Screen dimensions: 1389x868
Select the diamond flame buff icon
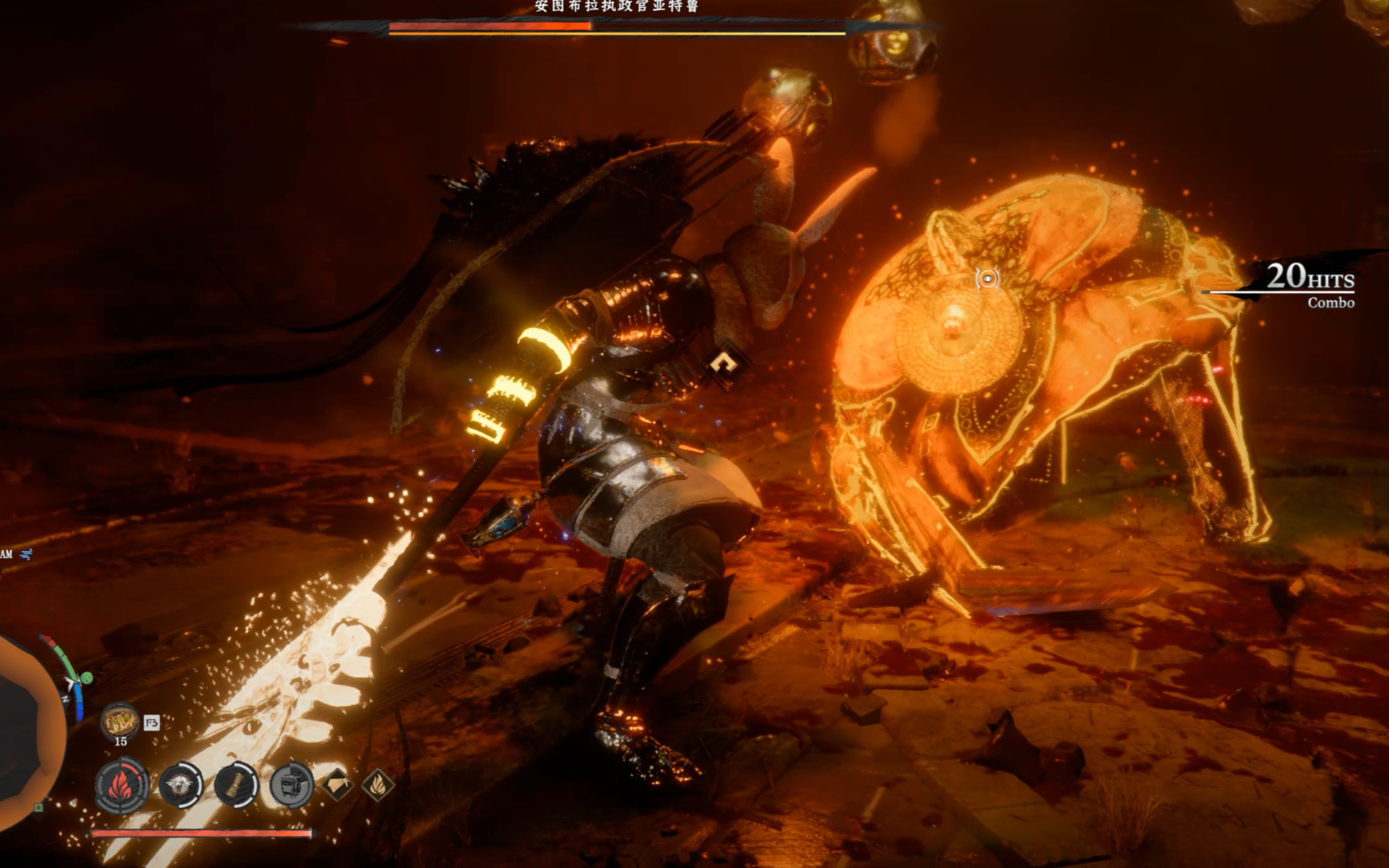pos(378,783)
